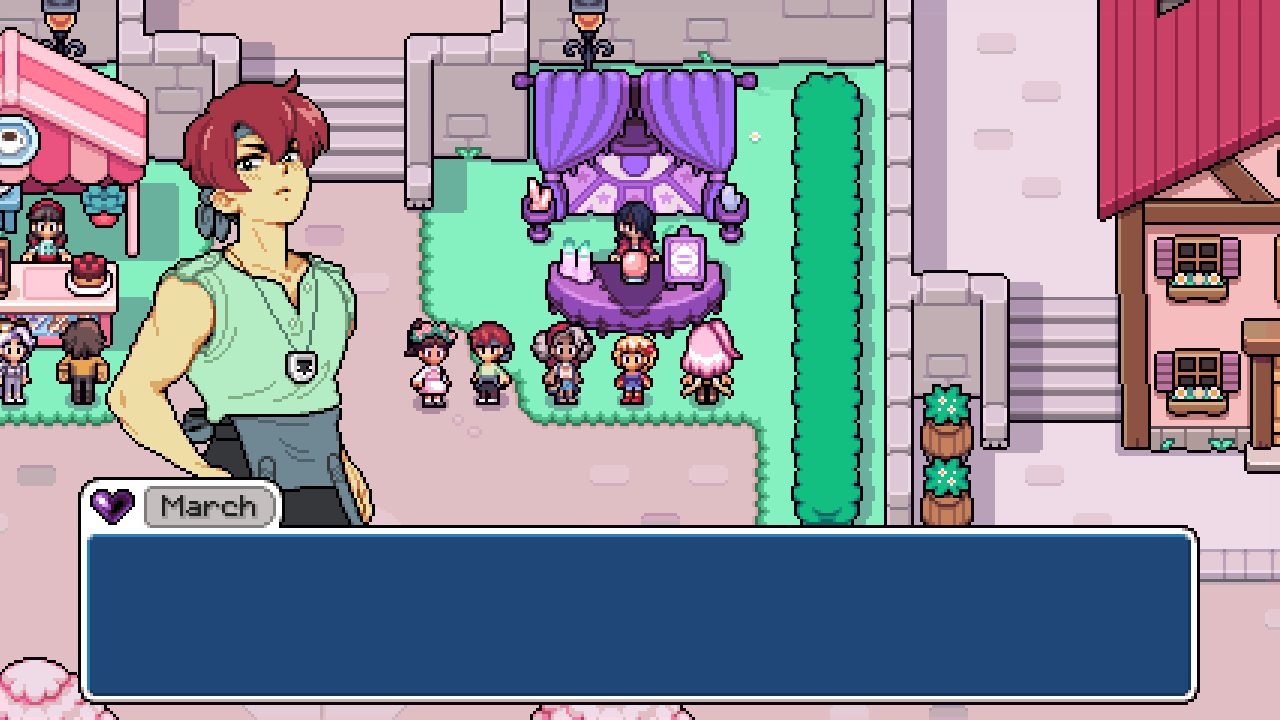
Task: Click the empty dialogue box to continue
Action: 640,615
